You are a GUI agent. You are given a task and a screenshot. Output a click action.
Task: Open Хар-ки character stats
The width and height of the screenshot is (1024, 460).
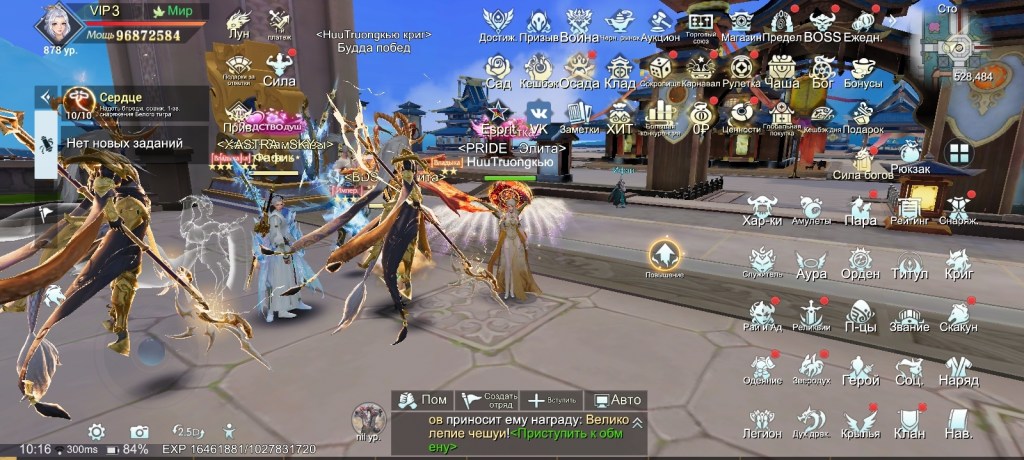tap(763, 210)
